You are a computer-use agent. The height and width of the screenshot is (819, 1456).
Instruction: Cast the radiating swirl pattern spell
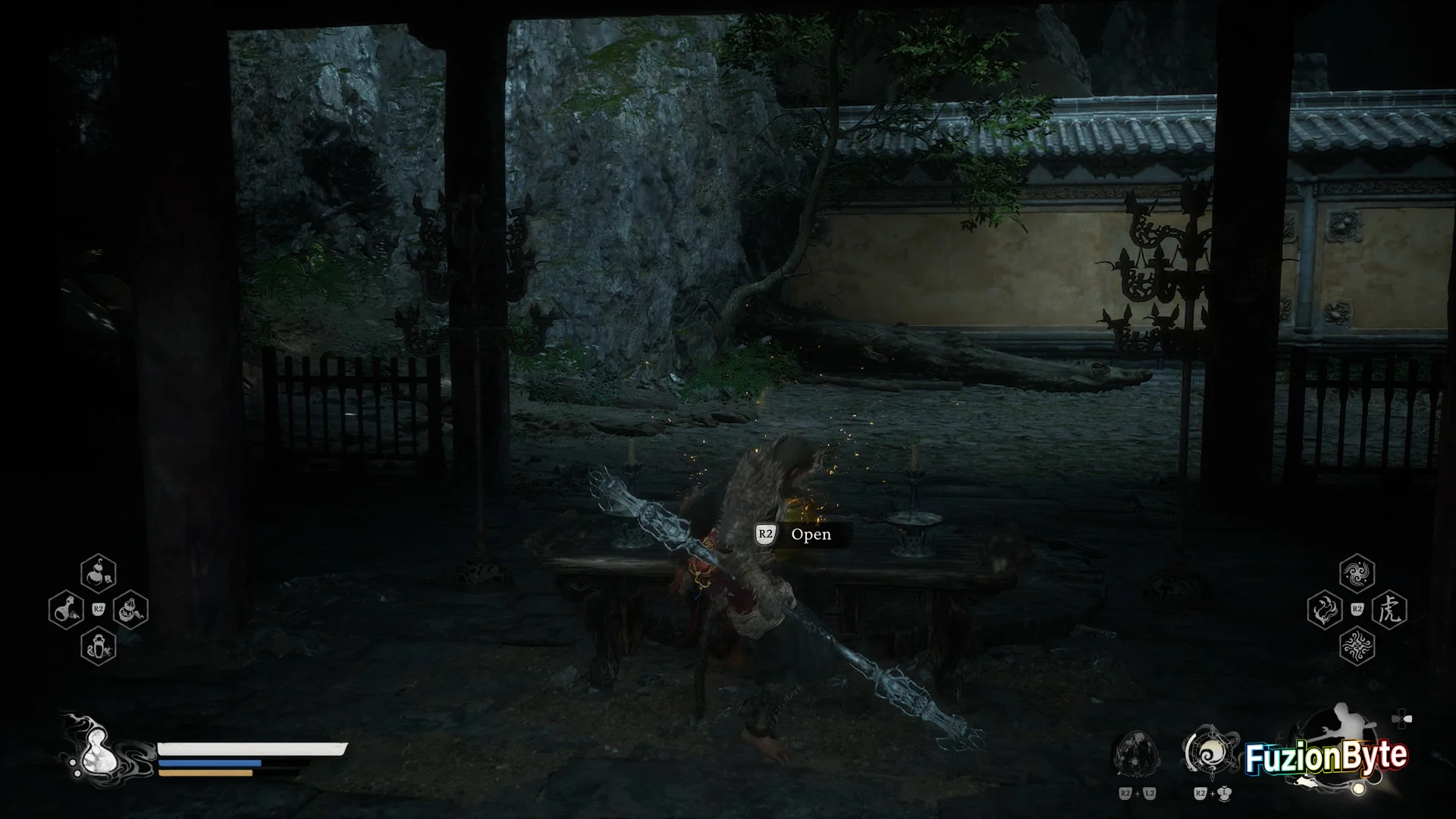1357,645
